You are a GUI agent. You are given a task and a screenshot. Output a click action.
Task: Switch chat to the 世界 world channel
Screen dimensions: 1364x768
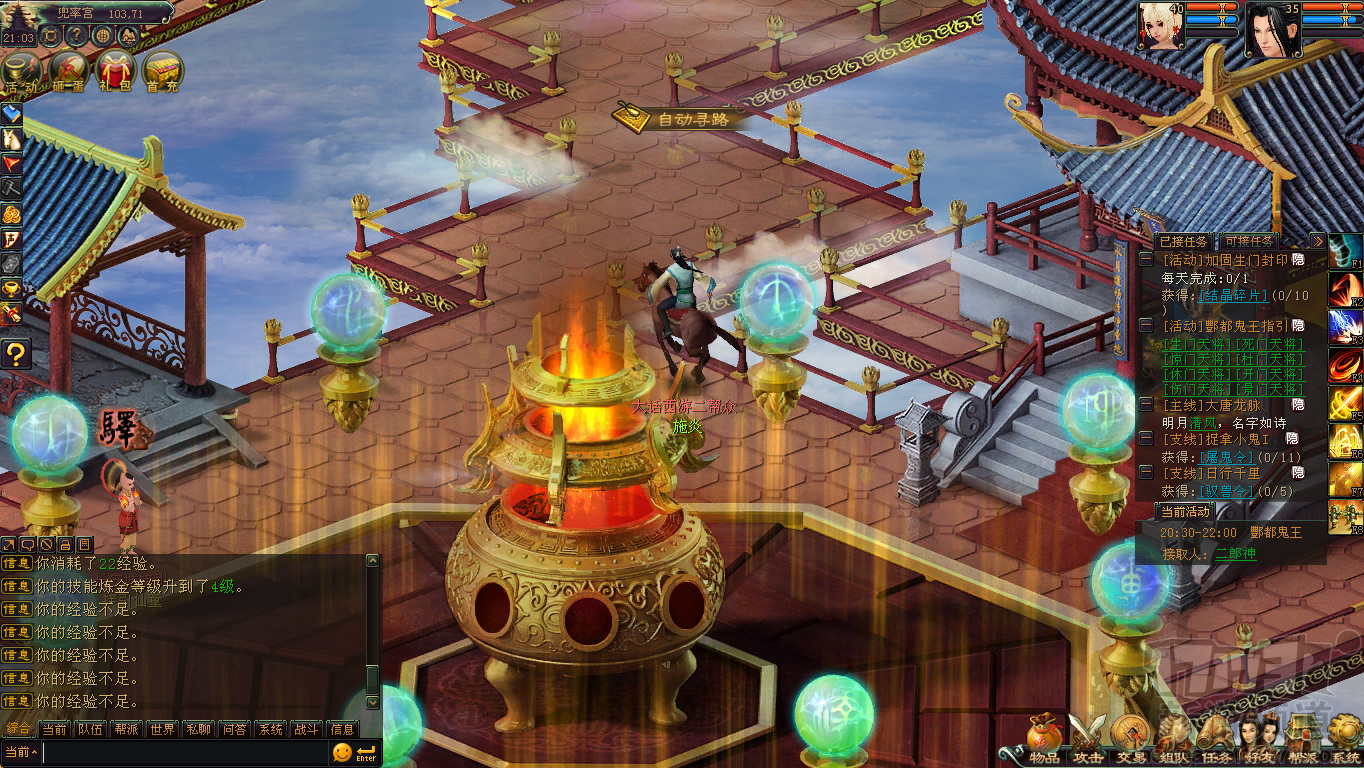[x=162, y=729]
